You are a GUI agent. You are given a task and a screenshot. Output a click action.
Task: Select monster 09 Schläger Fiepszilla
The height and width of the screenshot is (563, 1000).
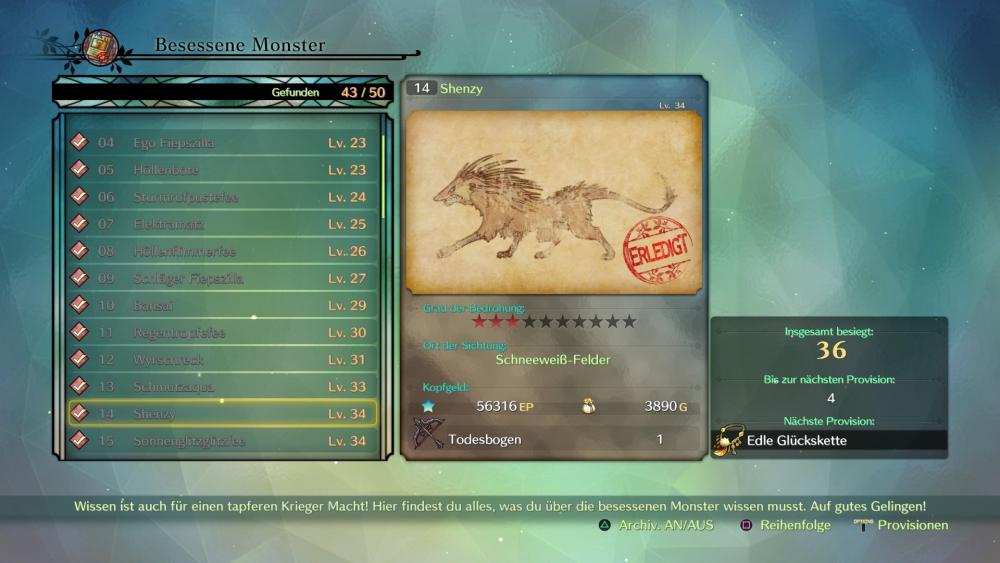[x=220, y=278]
